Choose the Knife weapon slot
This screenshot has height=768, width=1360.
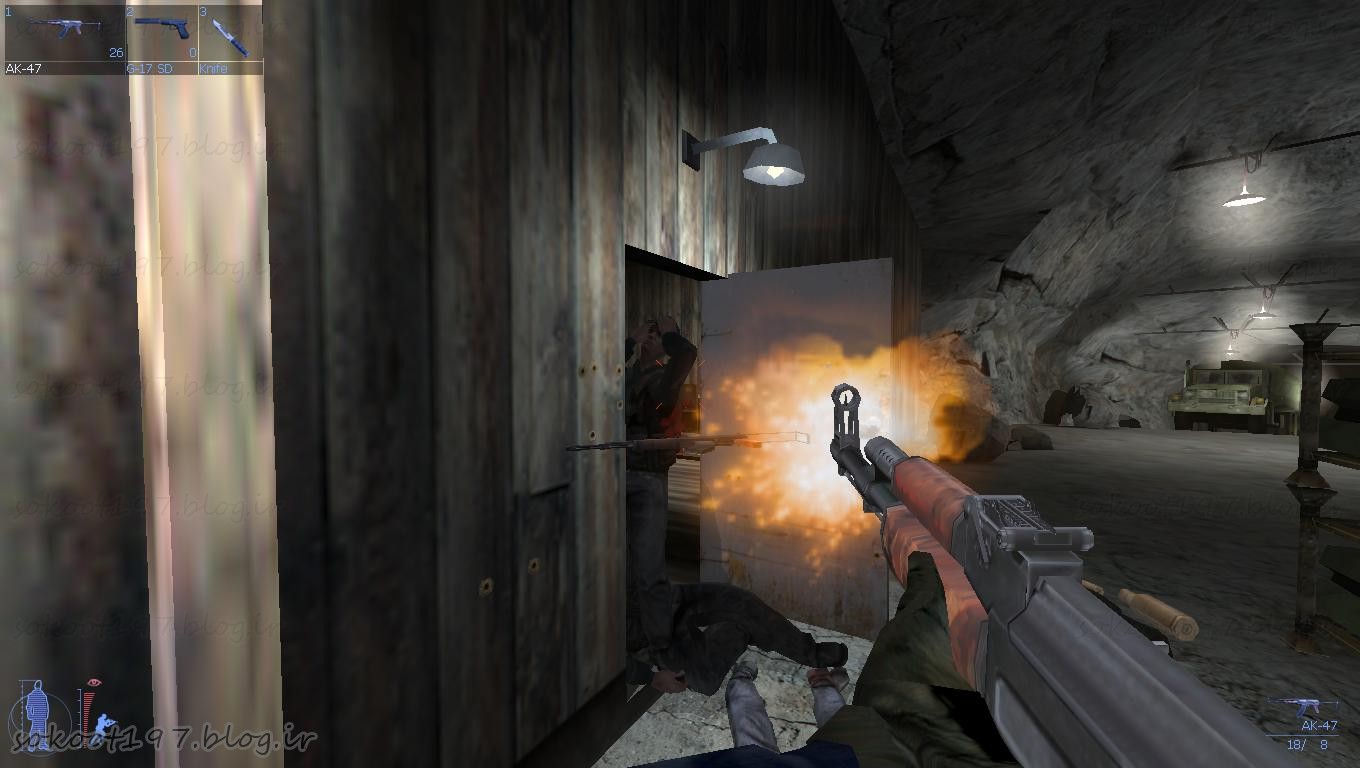click(230, 38)
